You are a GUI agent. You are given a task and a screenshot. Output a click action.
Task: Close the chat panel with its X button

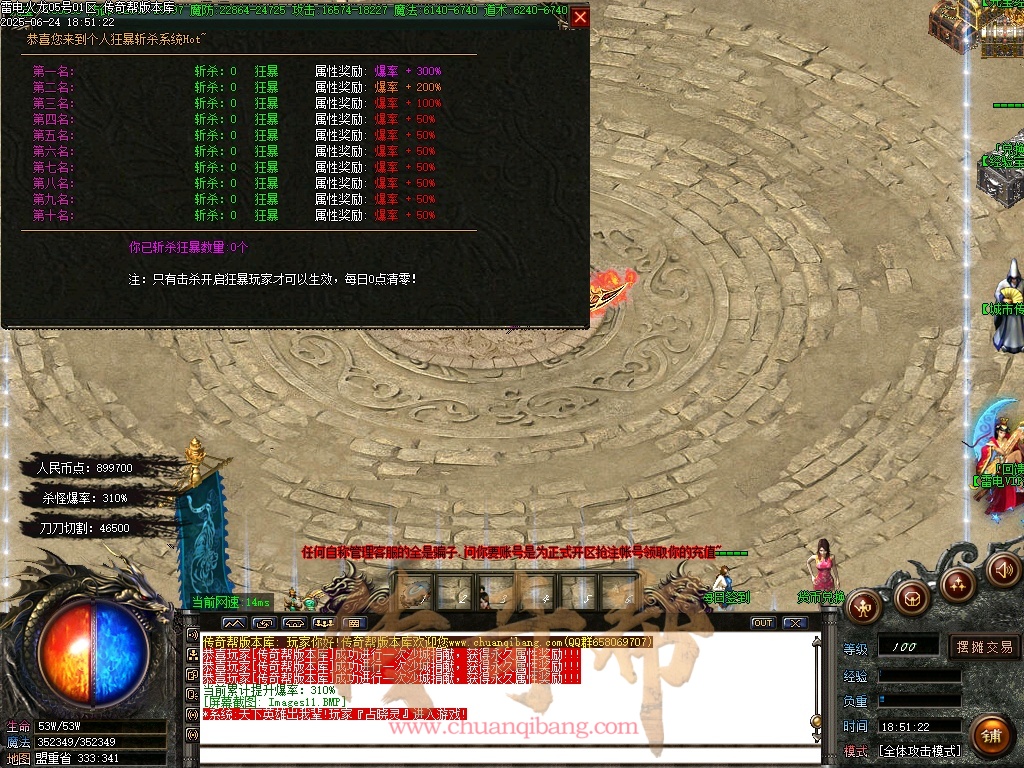click(794, 623)
